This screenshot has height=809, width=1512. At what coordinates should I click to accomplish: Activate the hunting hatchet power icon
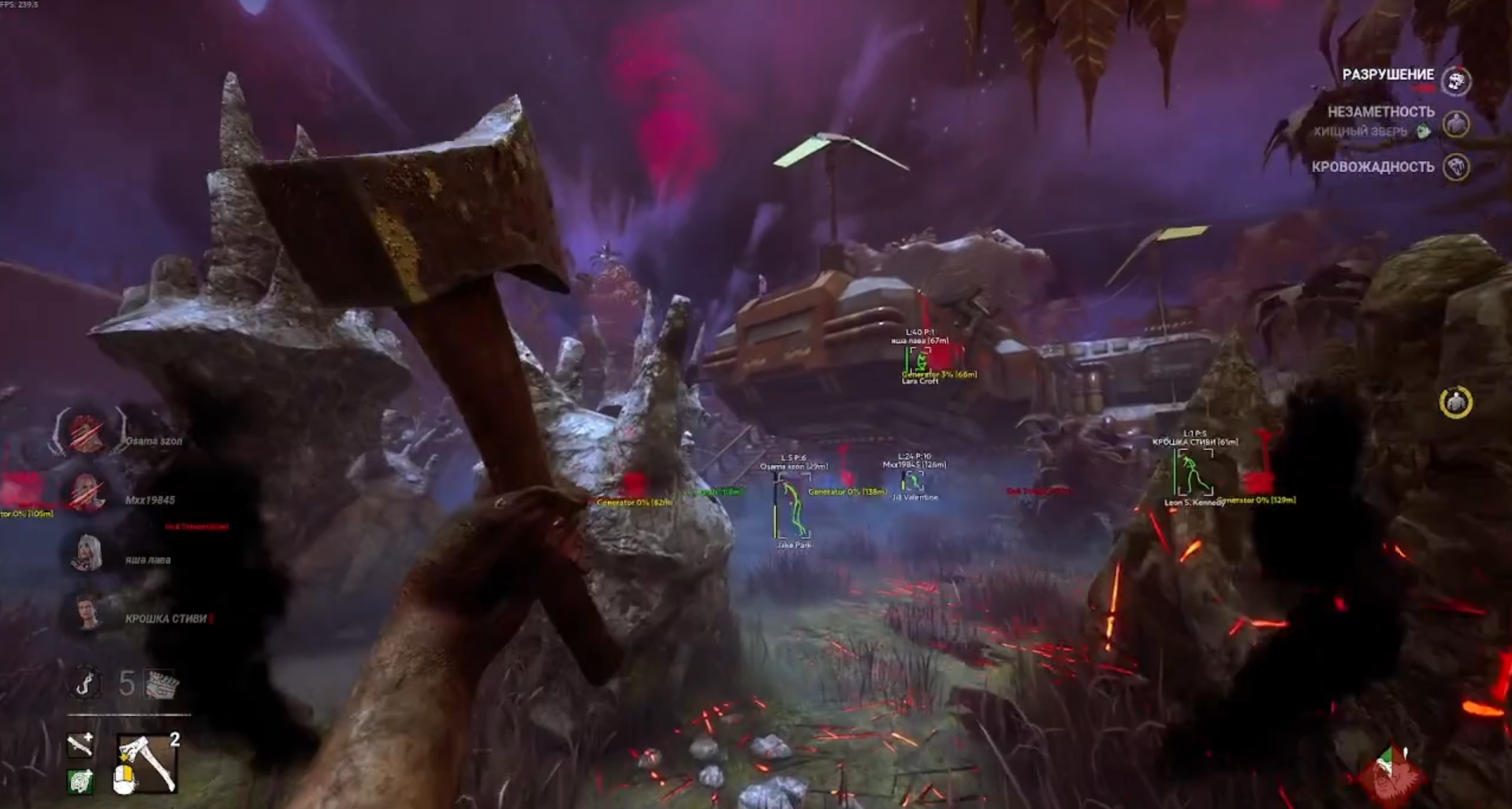pos(147,762)
